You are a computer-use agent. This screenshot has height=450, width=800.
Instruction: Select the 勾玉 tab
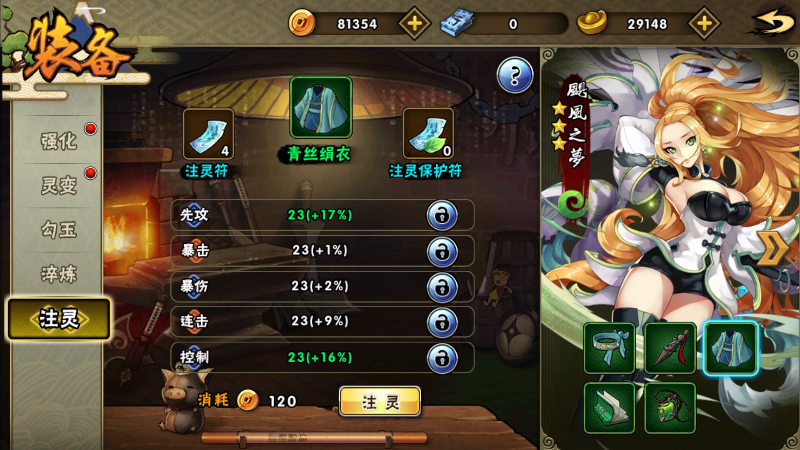tap(58, 229)
